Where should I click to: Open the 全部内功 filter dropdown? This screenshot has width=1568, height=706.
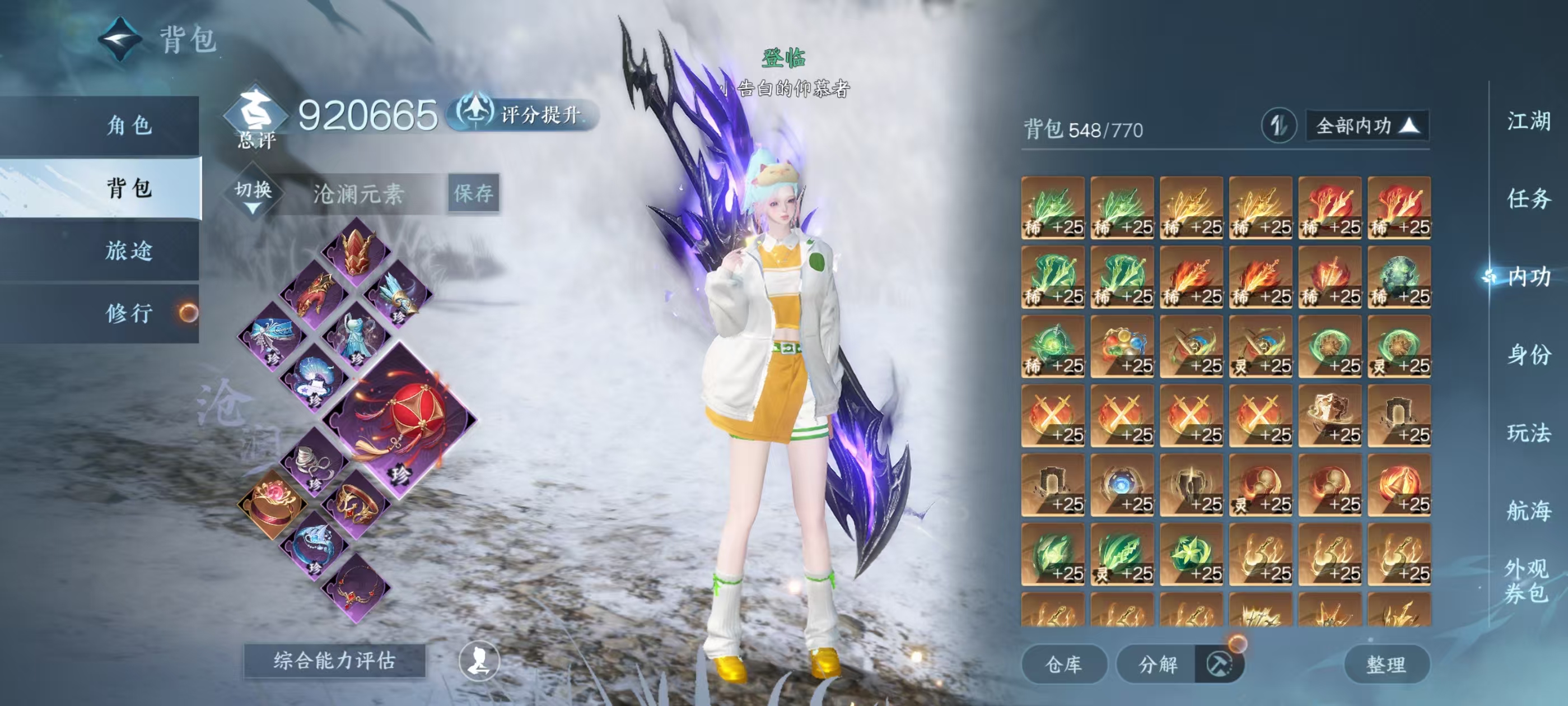[x=1366, y=126]
